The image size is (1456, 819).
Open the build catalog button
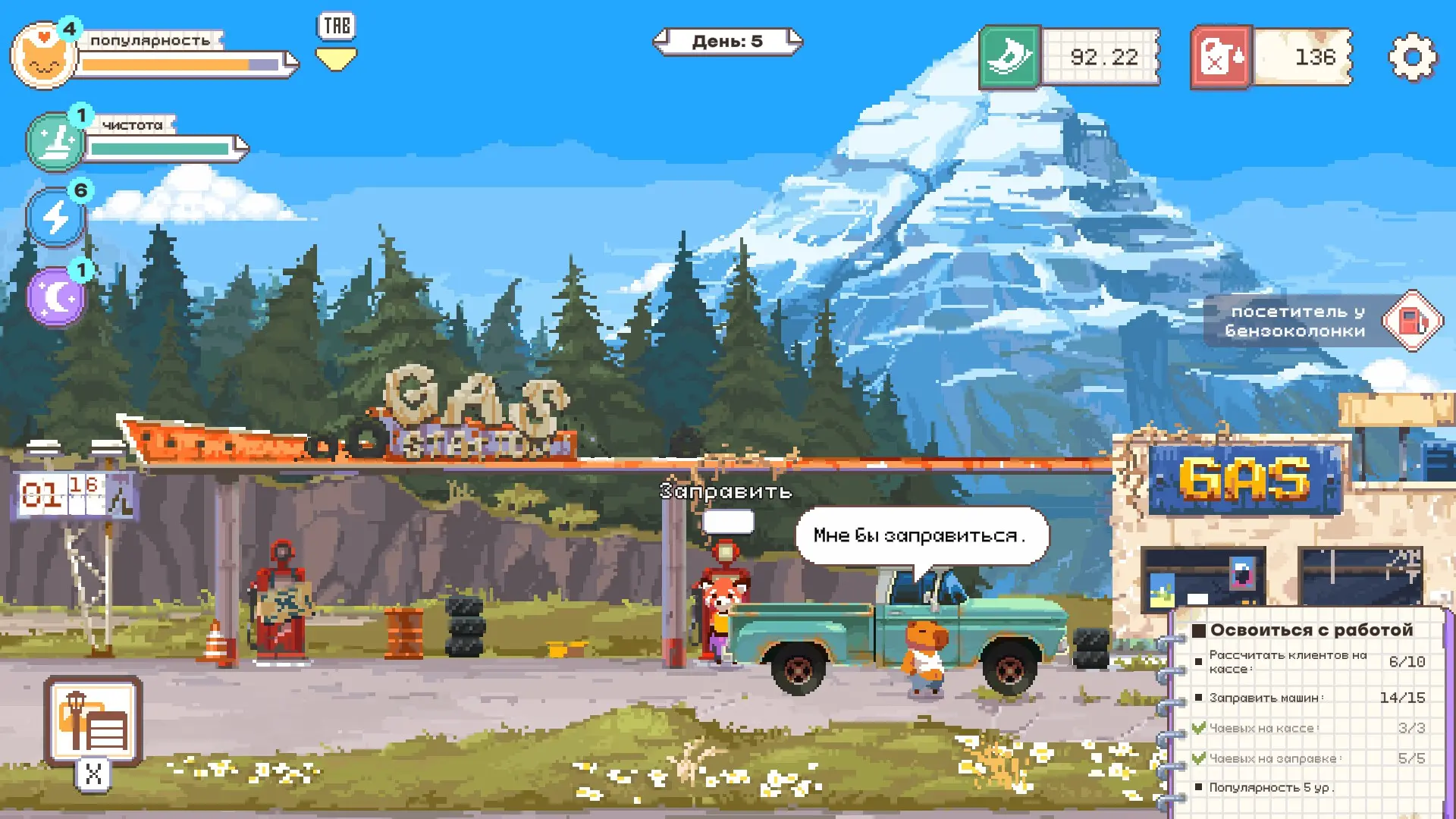(x=93, y=721)
